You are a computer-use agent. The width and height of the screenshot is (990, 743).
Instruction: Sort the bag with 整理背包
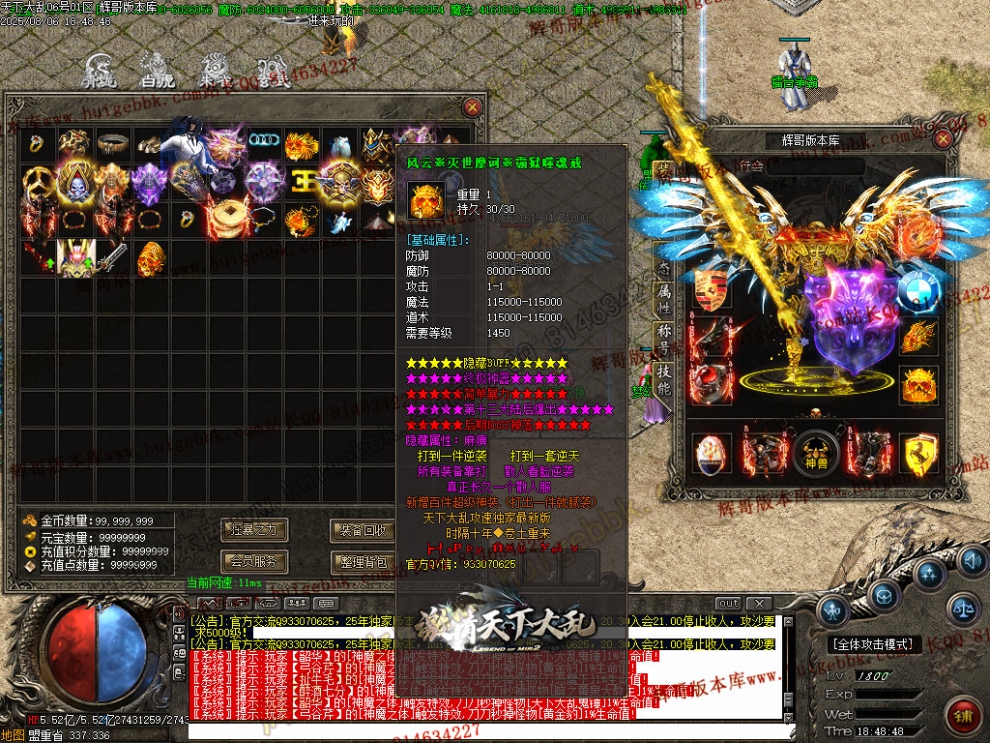[362, 562]
